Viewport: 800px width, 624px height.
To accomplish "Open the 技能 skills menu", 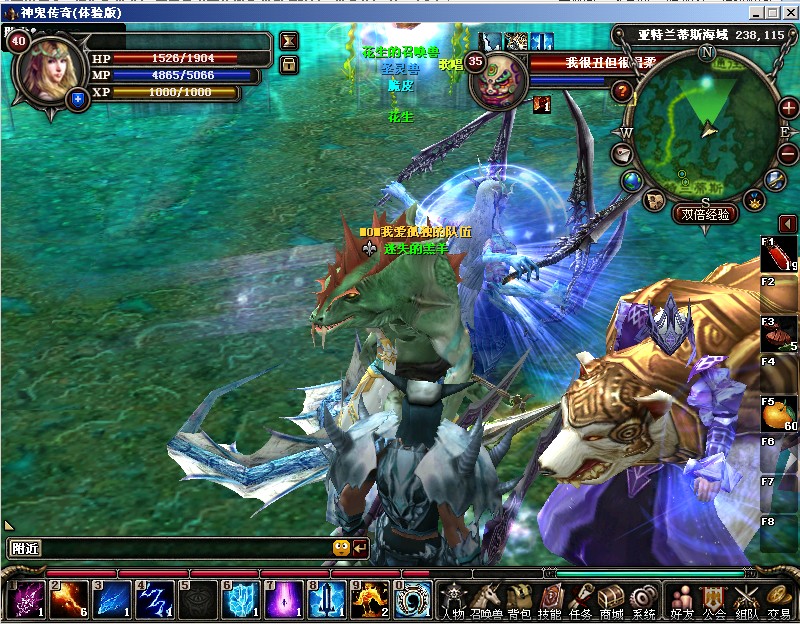I will pyautogui.click(x=550, y=599).
